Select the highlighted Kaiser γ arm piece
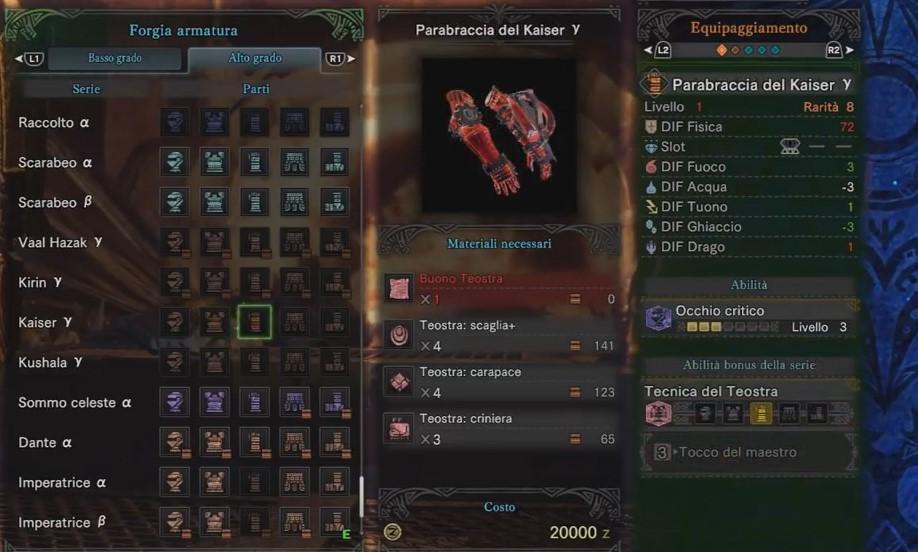The width and height of the screenshot is (918, 552). coord(255,322)
